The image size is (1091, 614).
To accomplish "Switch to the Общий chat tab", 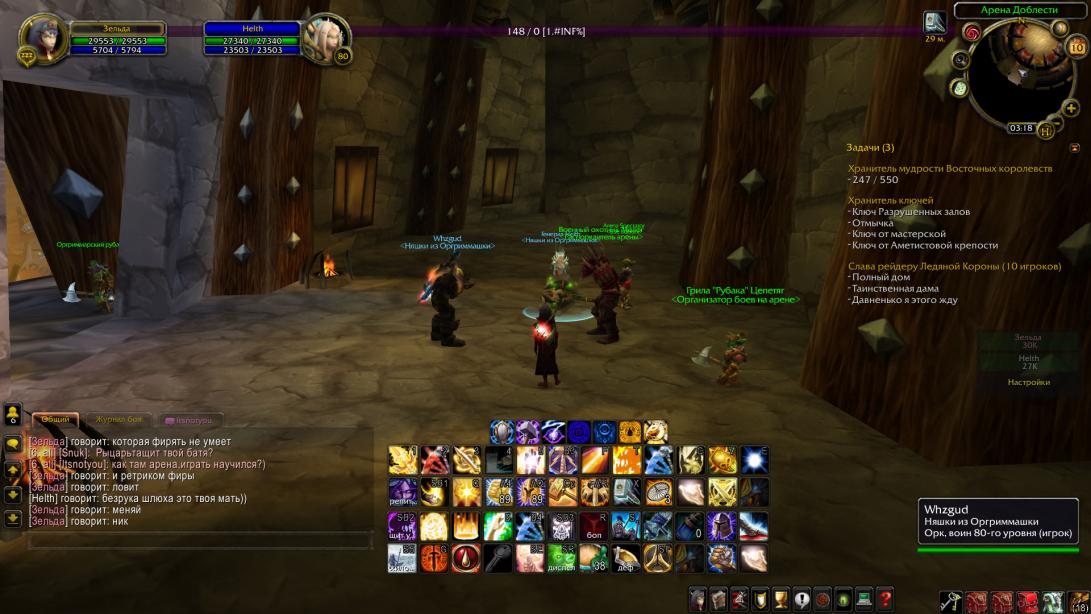I will pos(55,420).
